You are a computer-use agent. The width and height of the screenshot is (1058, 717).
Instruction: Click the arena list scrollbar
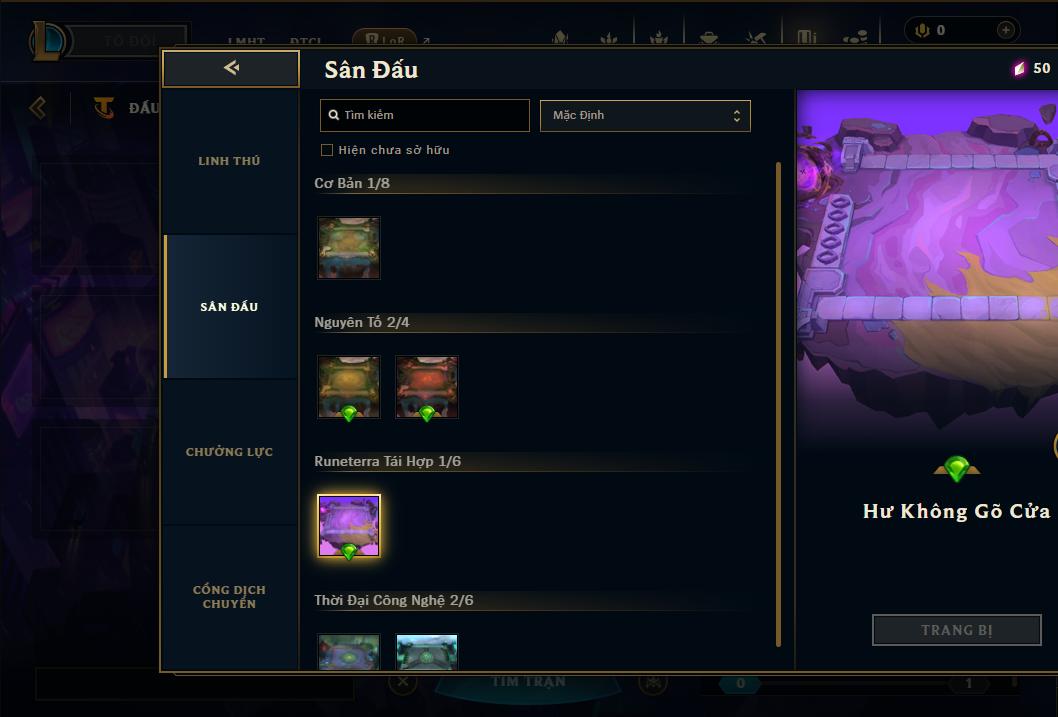tap(779, 400)
